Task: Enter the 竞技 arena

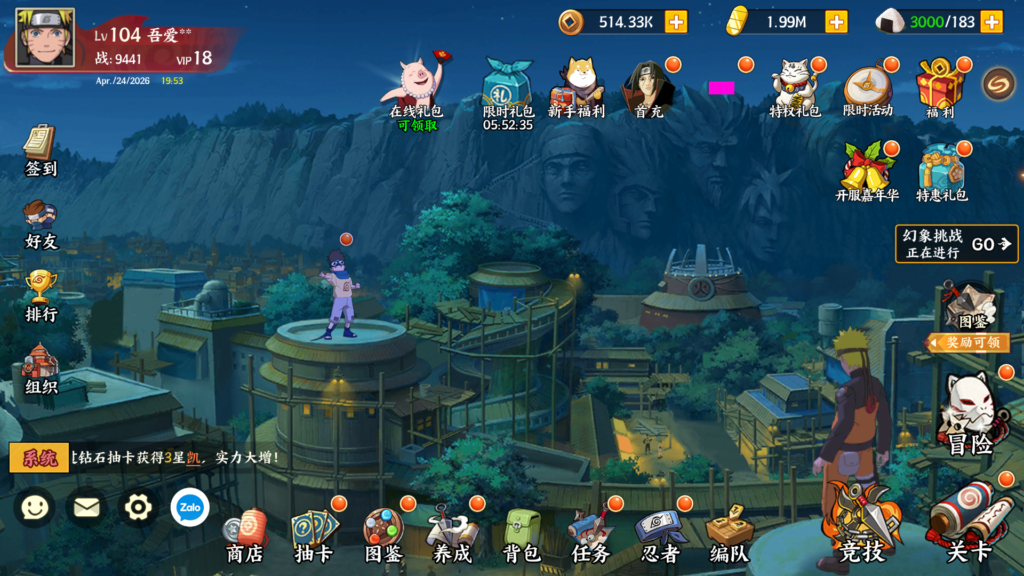Action: click(860, 525)
